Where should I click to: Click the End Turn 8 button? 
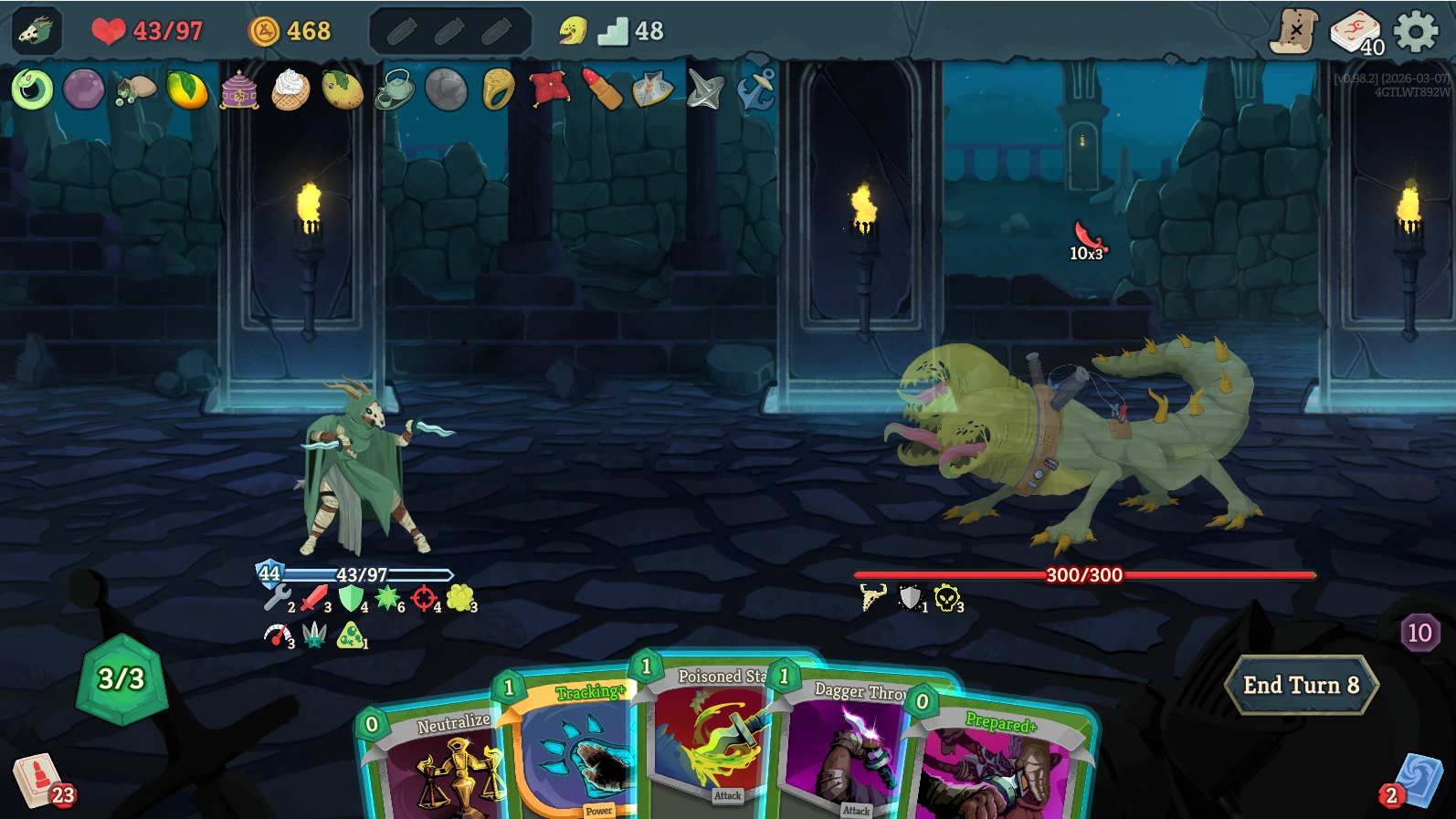(x=1301, y=685)
